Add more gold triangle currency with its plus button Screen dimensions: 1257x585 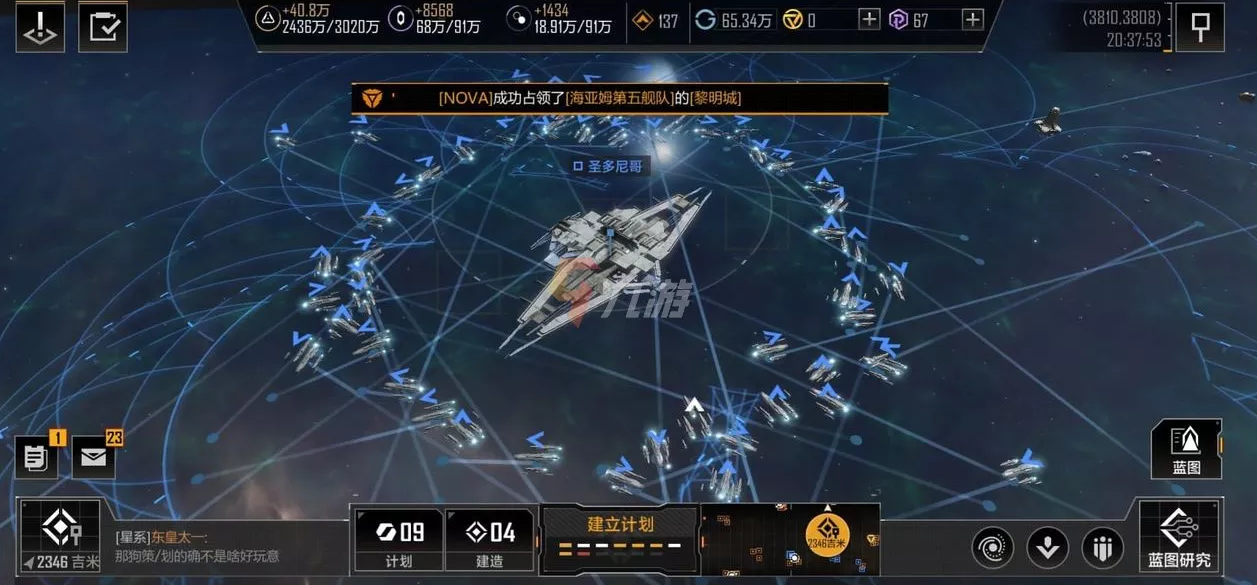(x=870, y=19)
